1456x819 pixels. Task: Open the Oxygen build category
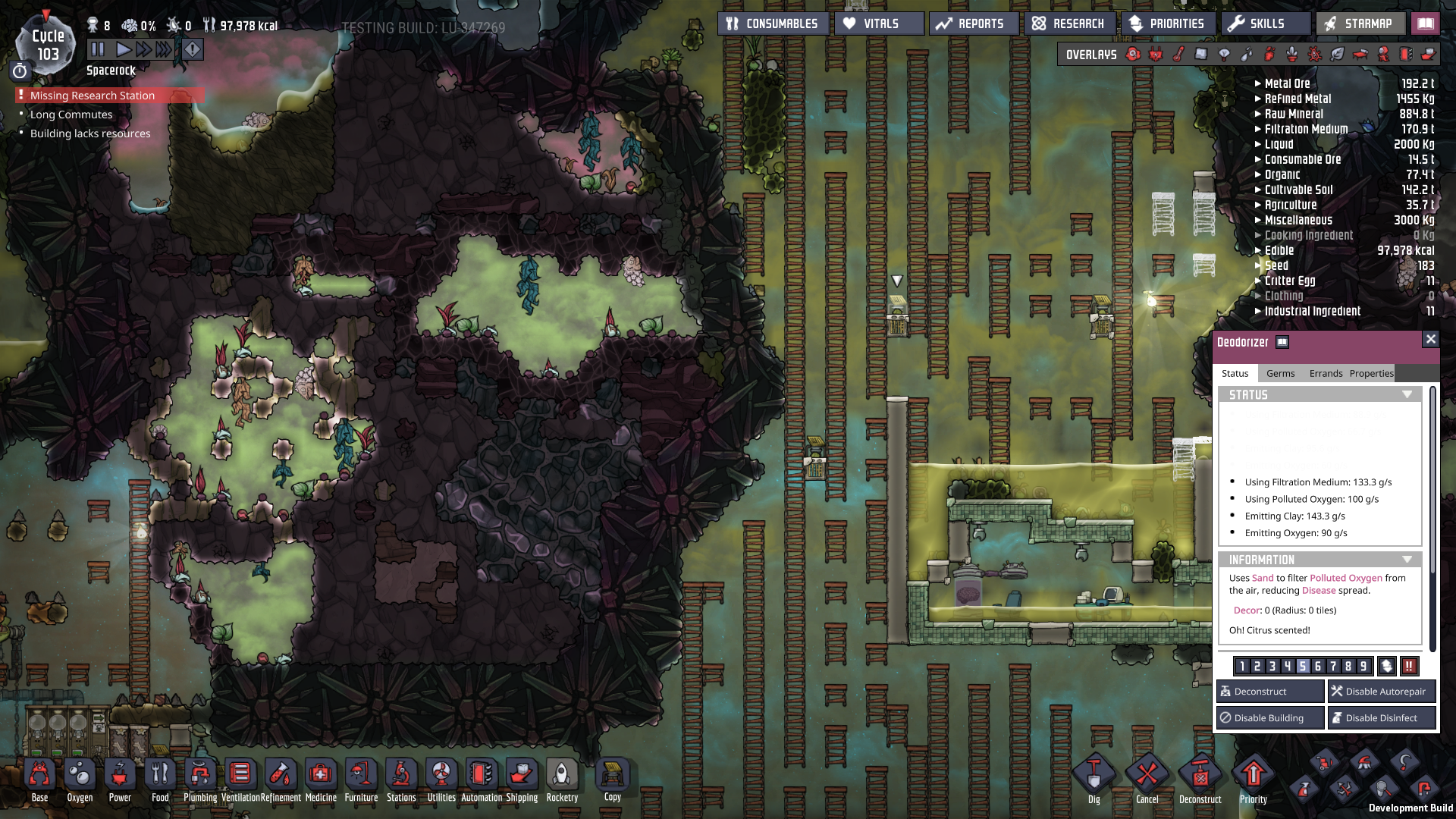[x=80, y=780]
